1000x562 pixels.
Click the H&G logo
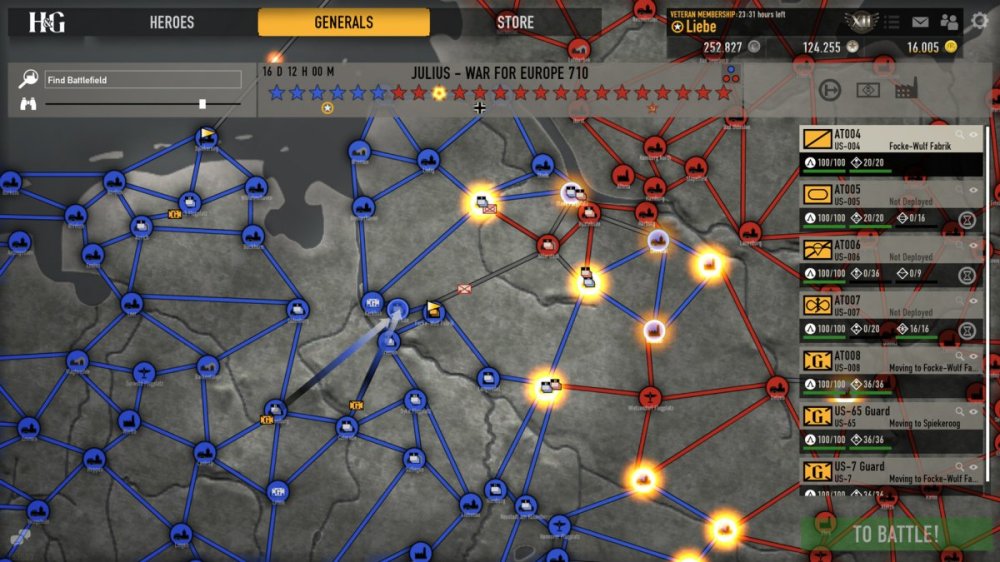(47, 22)
